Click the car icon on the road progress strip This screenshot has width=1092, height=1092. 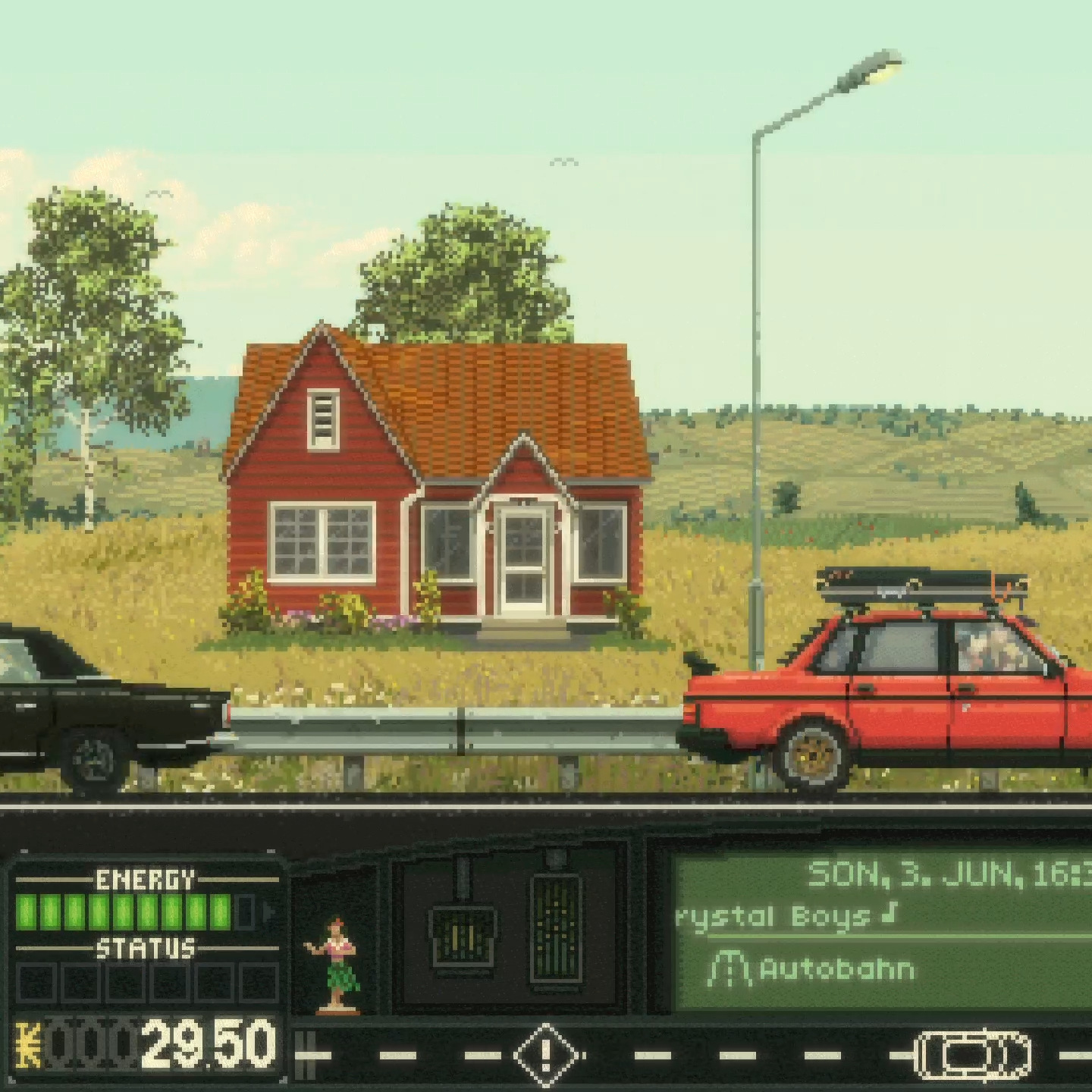coord(974,1054)
